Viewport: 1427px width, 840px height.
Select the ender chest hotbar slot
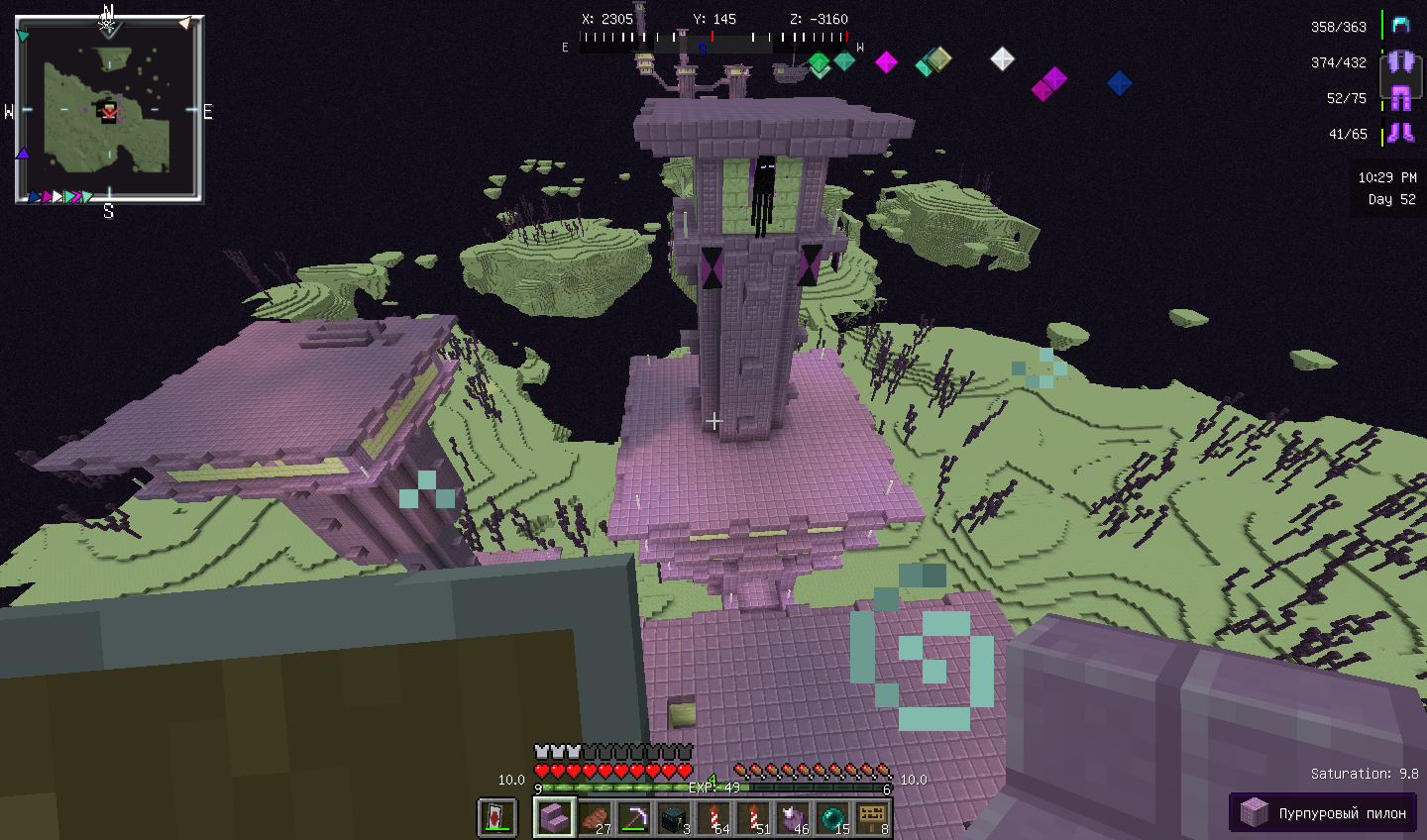coord(674,818)
